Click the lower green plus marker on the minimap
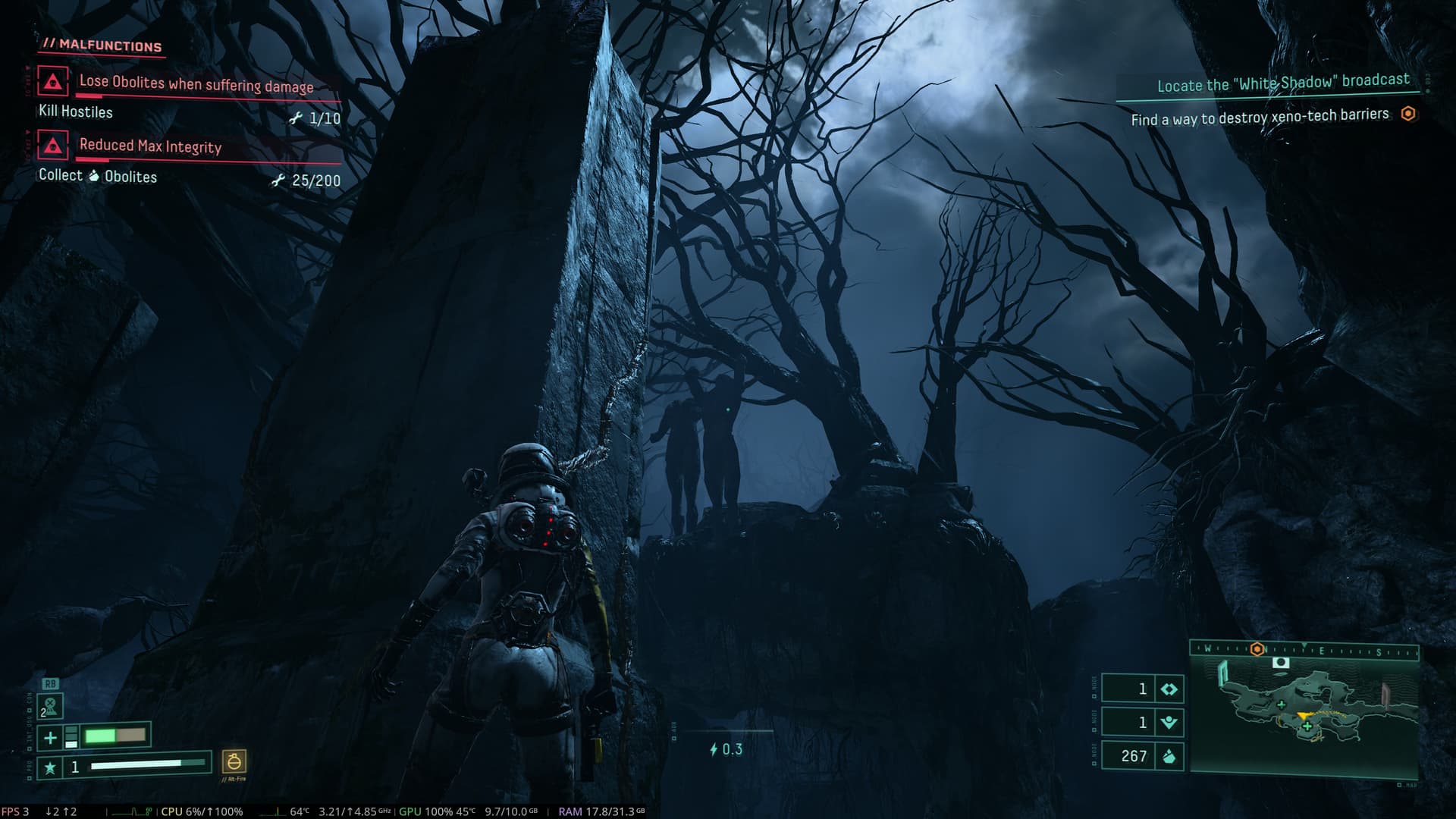Image resolution: width=1456 pixels, height=819 pixels. pyautogui.click(x=1307, y=727)
